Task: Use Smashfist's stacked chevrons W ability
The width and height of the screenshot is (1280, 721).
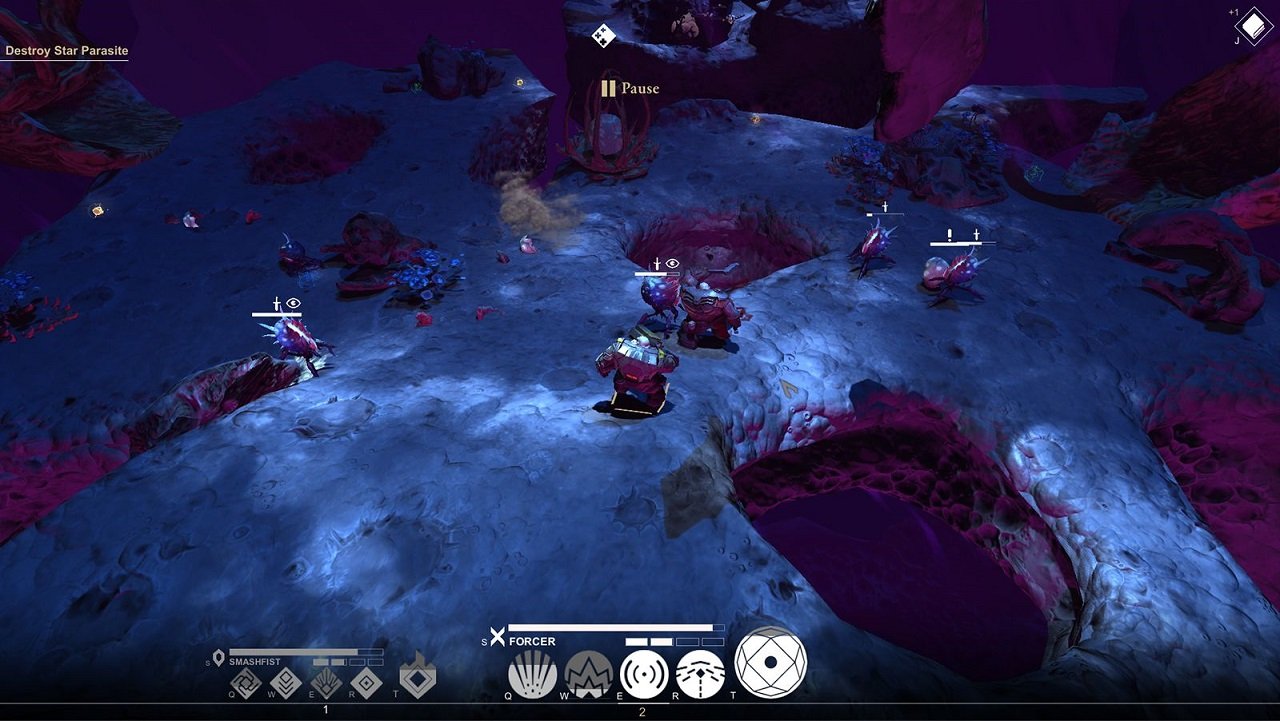Action: click(286, 684)
